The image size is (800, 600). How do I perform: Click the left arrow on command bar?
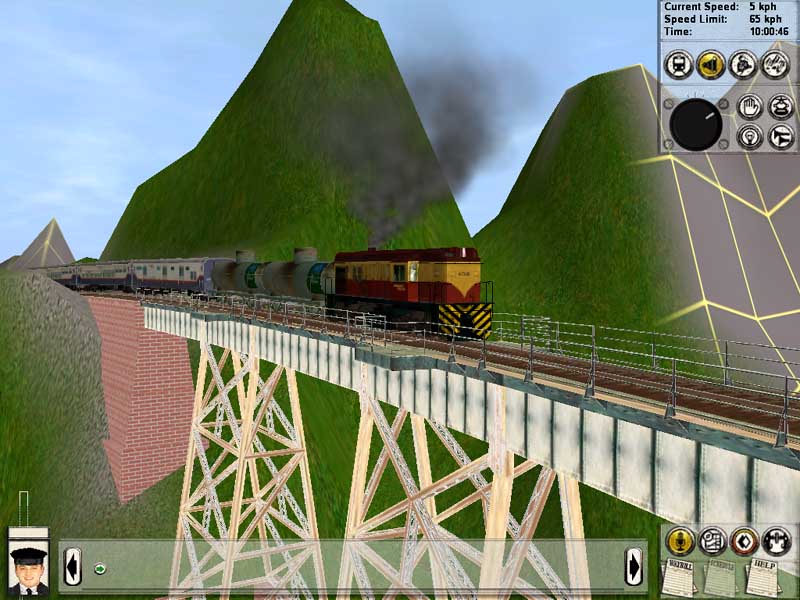(x=72, y=566)
